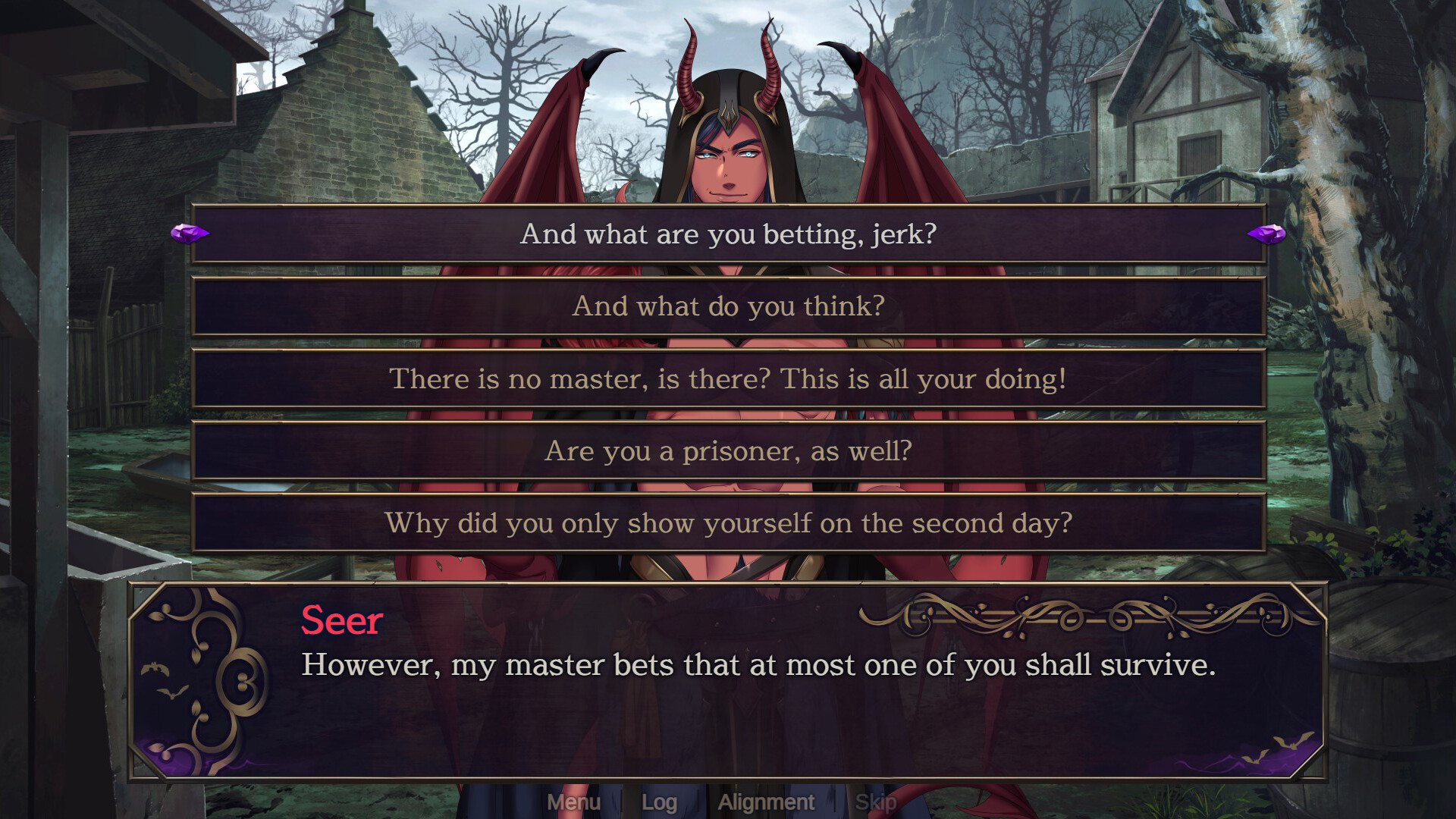This screenshot has height=819, width=1456.
Task: Open the game Menu
Action: [575, 802]
